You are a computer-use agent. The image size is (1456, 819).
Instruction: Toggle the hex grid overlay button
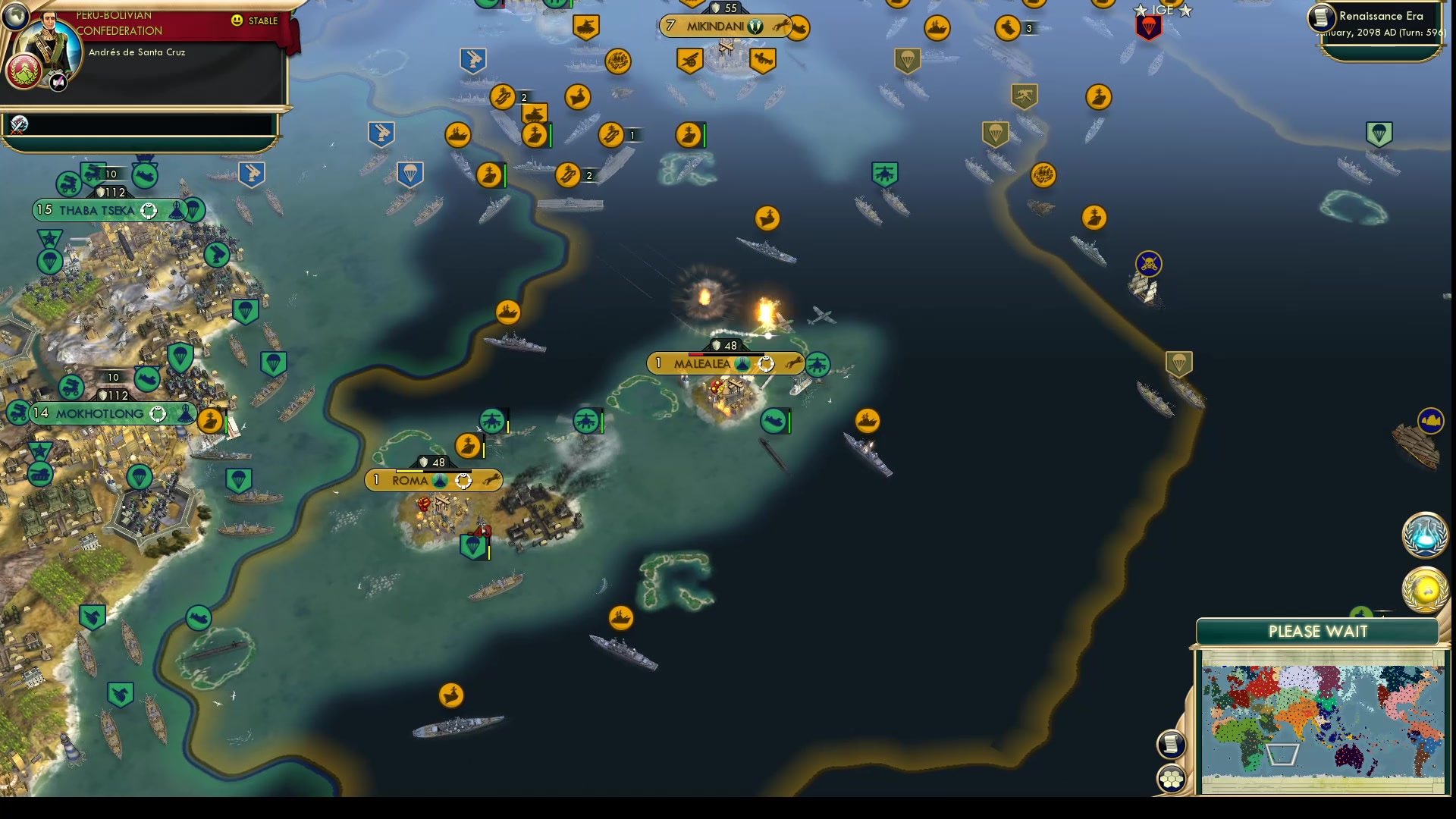coord(1172,777)
